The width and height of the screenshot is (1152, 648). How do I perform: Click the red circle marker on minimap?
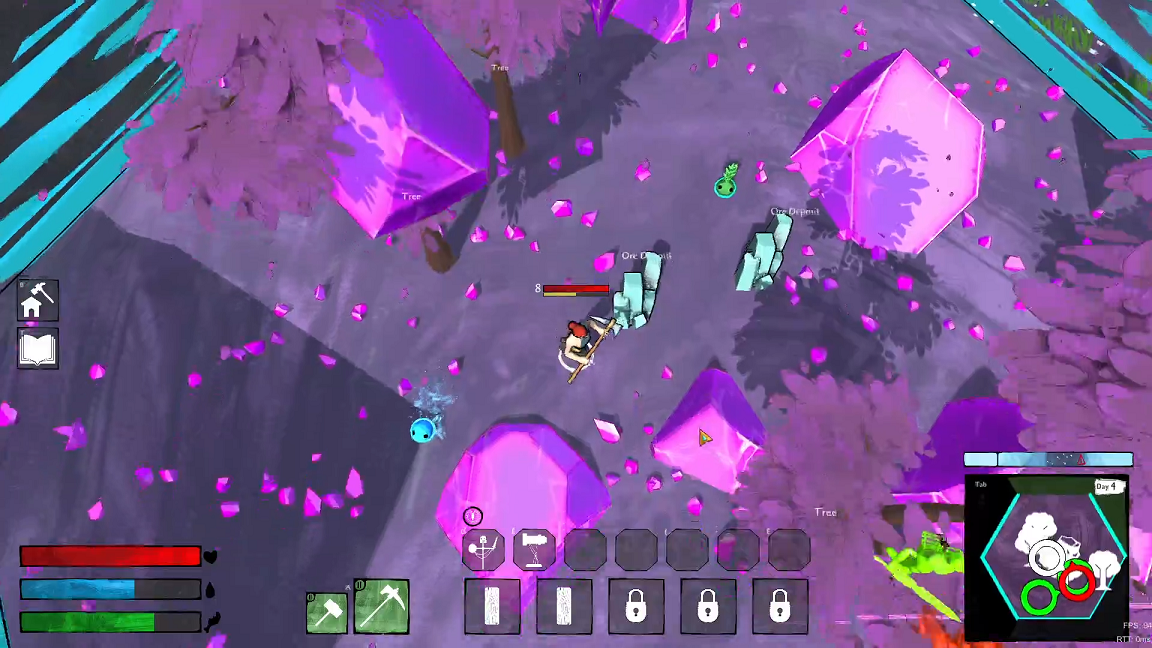tap(1077, 580)
